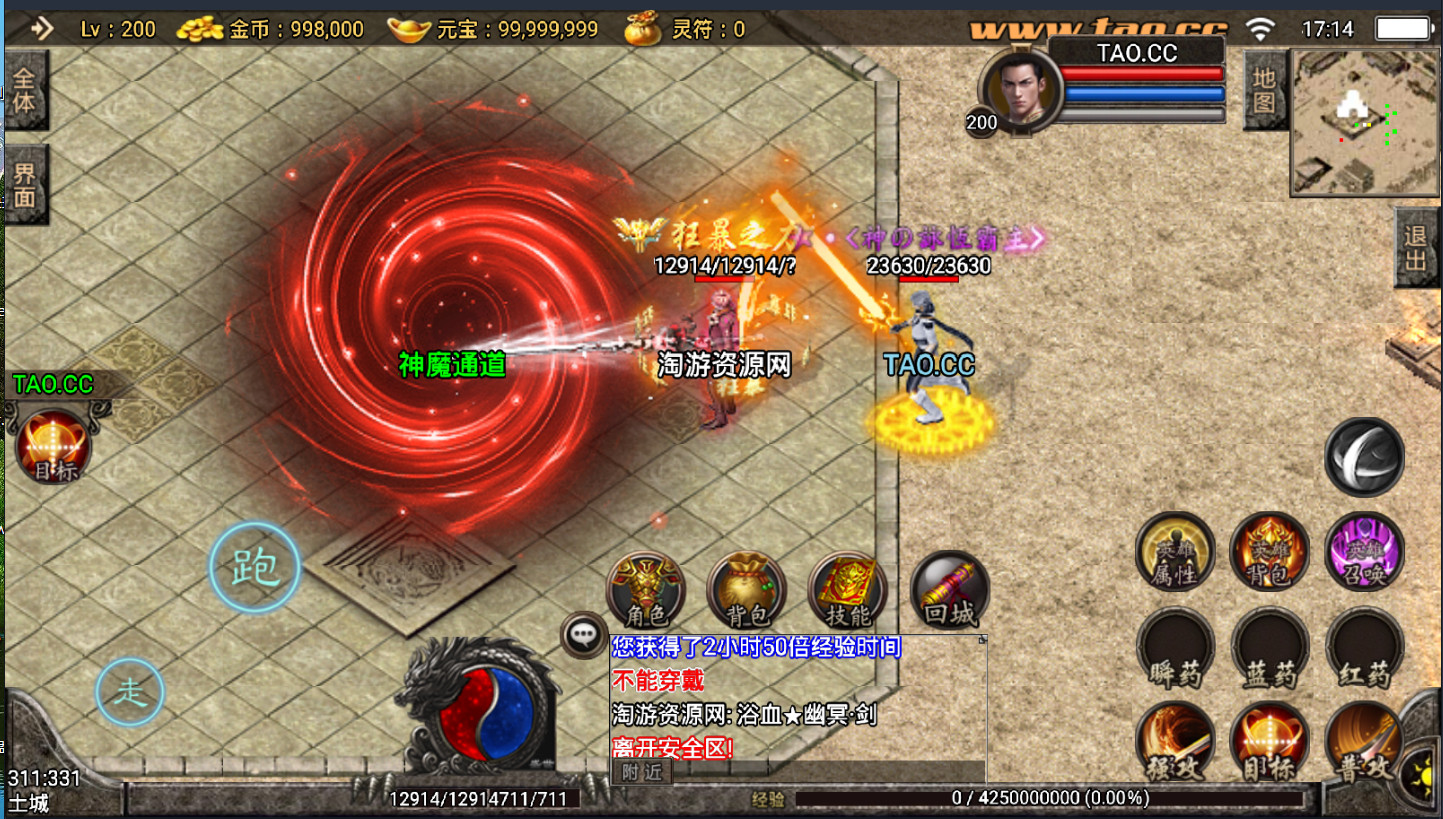Image resolution: width=1443 pixels, height=819 pixels.
Task: Use the 蓝药 blue potion slot
Action: coord(1269,647)
